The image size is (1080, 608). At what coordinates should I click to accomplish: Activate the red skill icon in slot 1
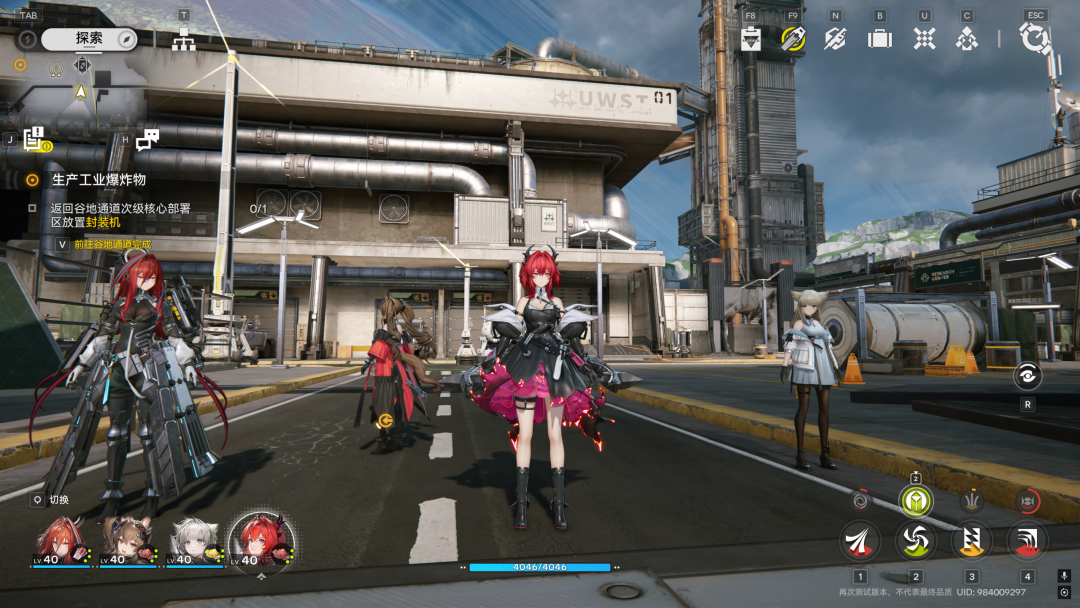pos(860,540)
